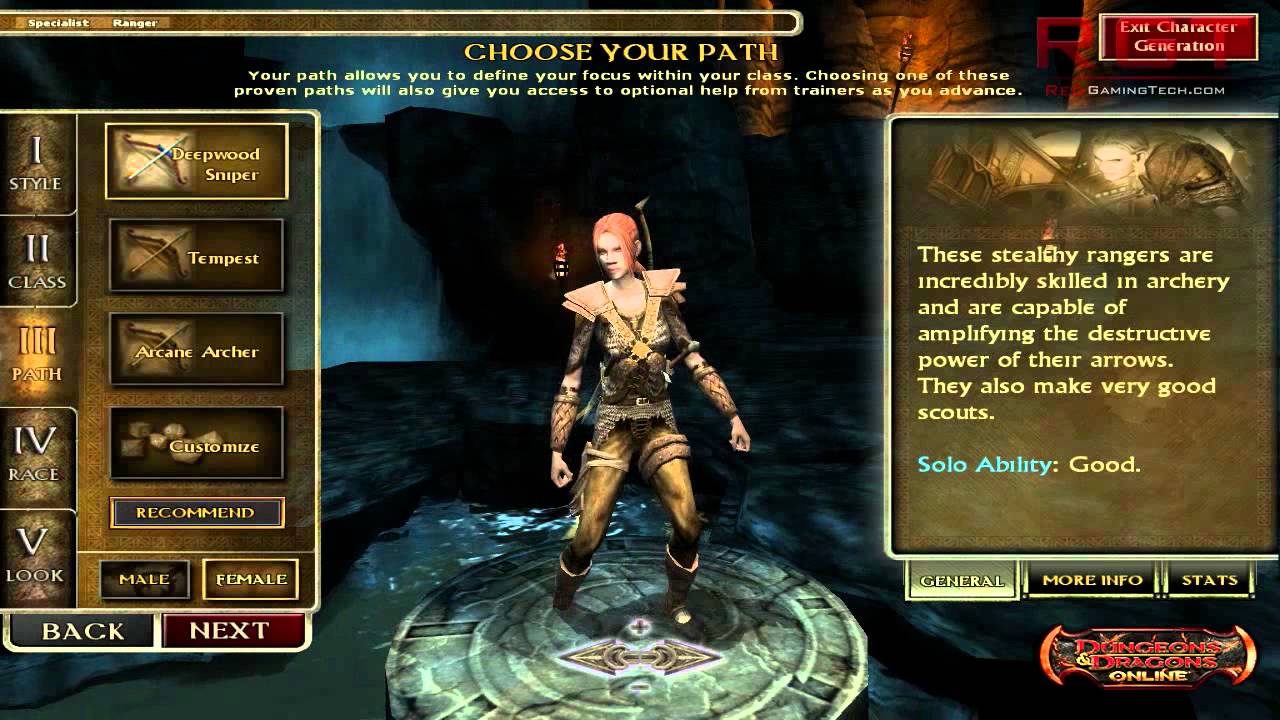This screenshot has height=720, width=1280.
Task: Select Female character gender
Action: (x=250, y=579)
